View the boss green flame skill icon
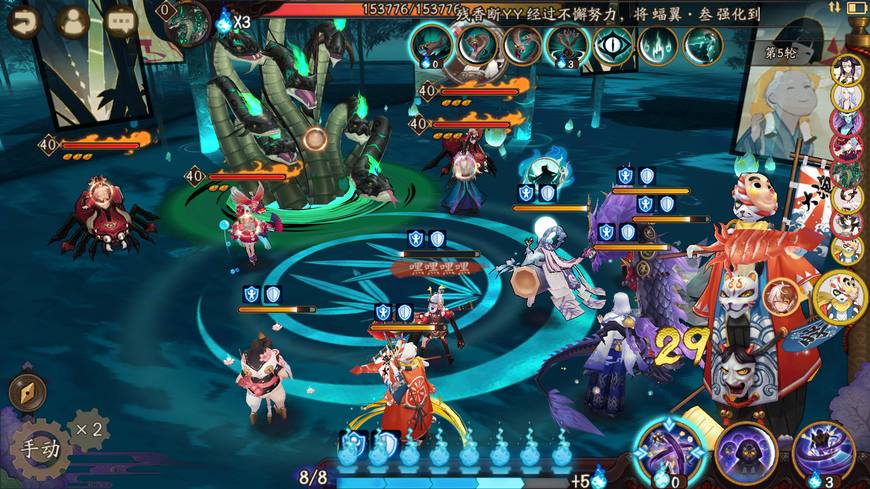Screen dimensions: 870x489 click(x=658, y=45)
